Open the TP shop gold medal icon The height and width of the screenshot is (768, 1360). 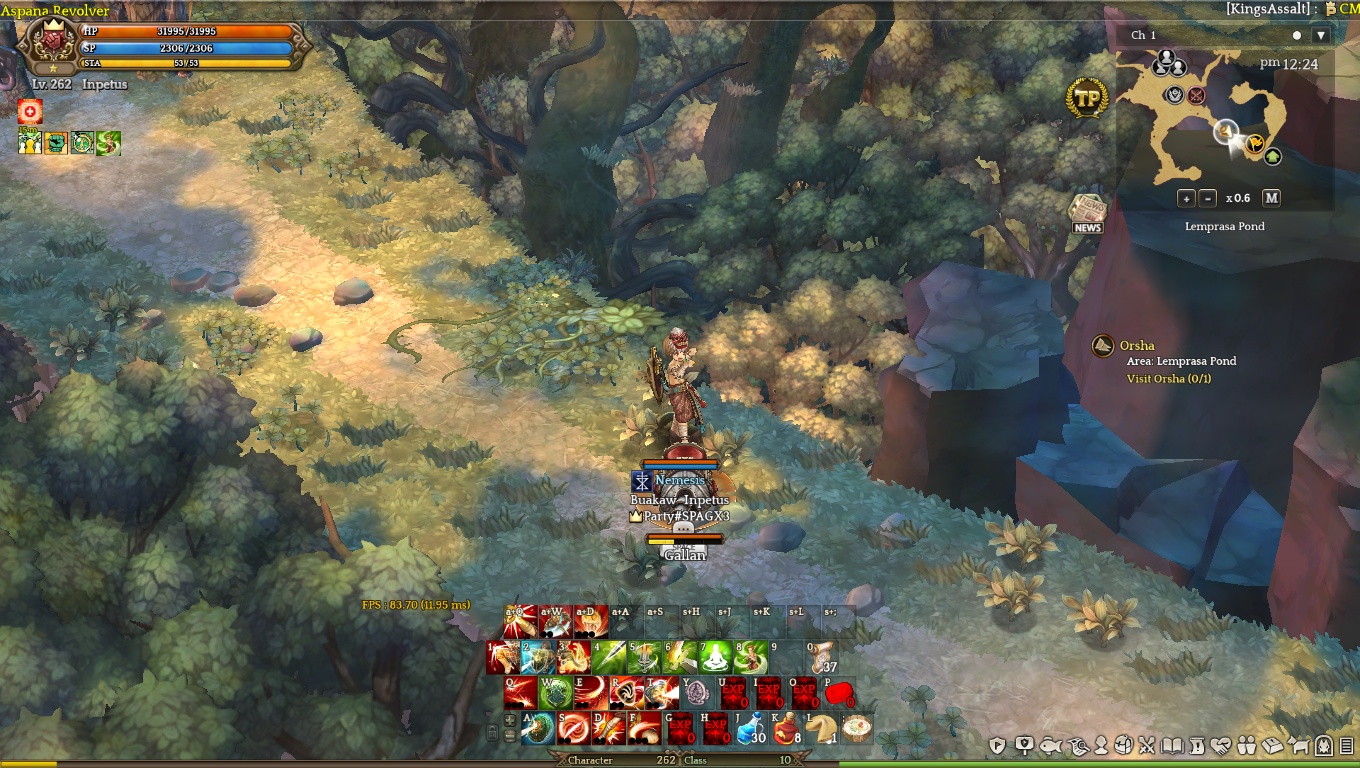(1087, 98)
